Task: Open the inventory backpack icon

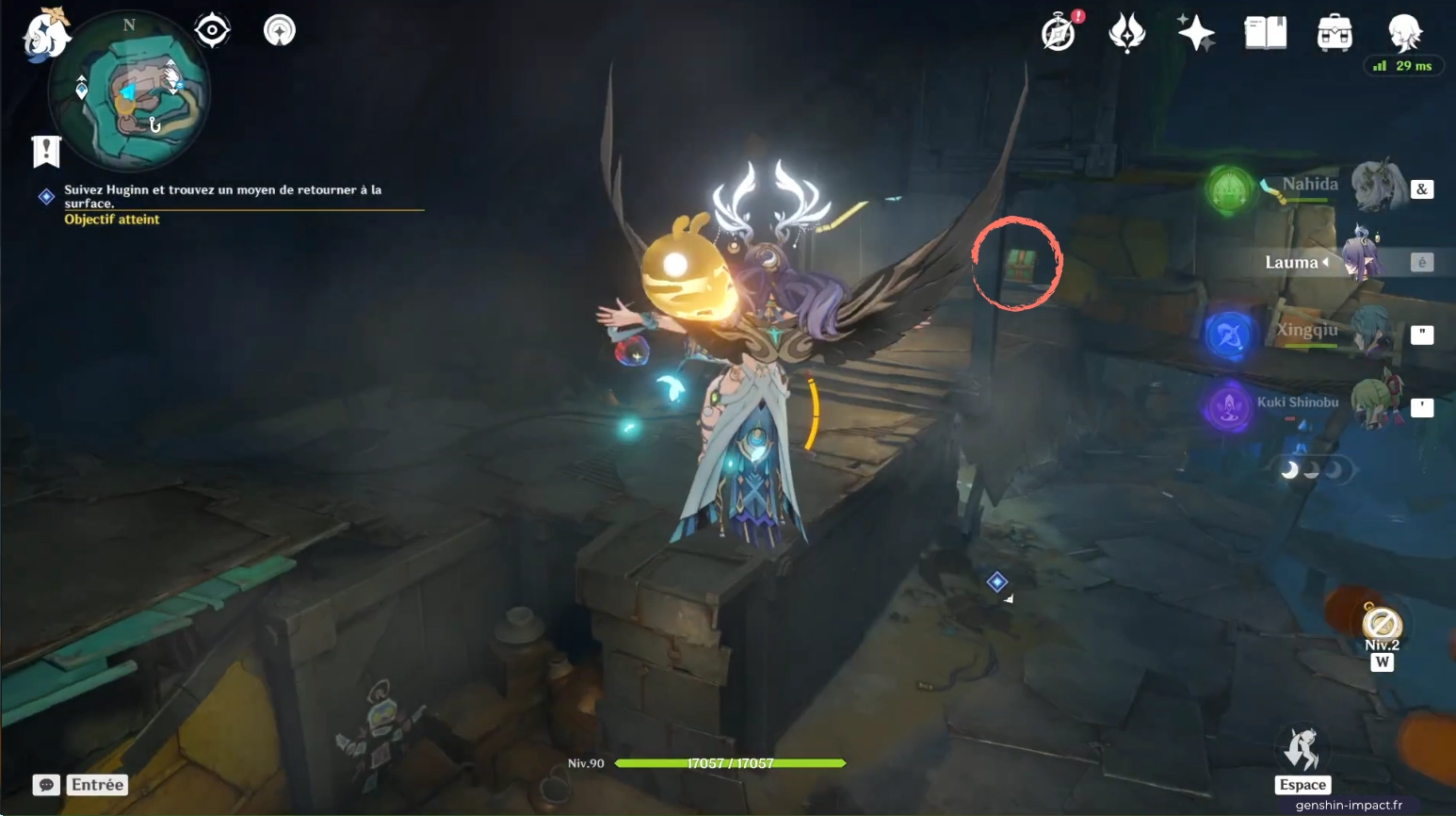Action: pyautogui.click(x=1335, y=34)
